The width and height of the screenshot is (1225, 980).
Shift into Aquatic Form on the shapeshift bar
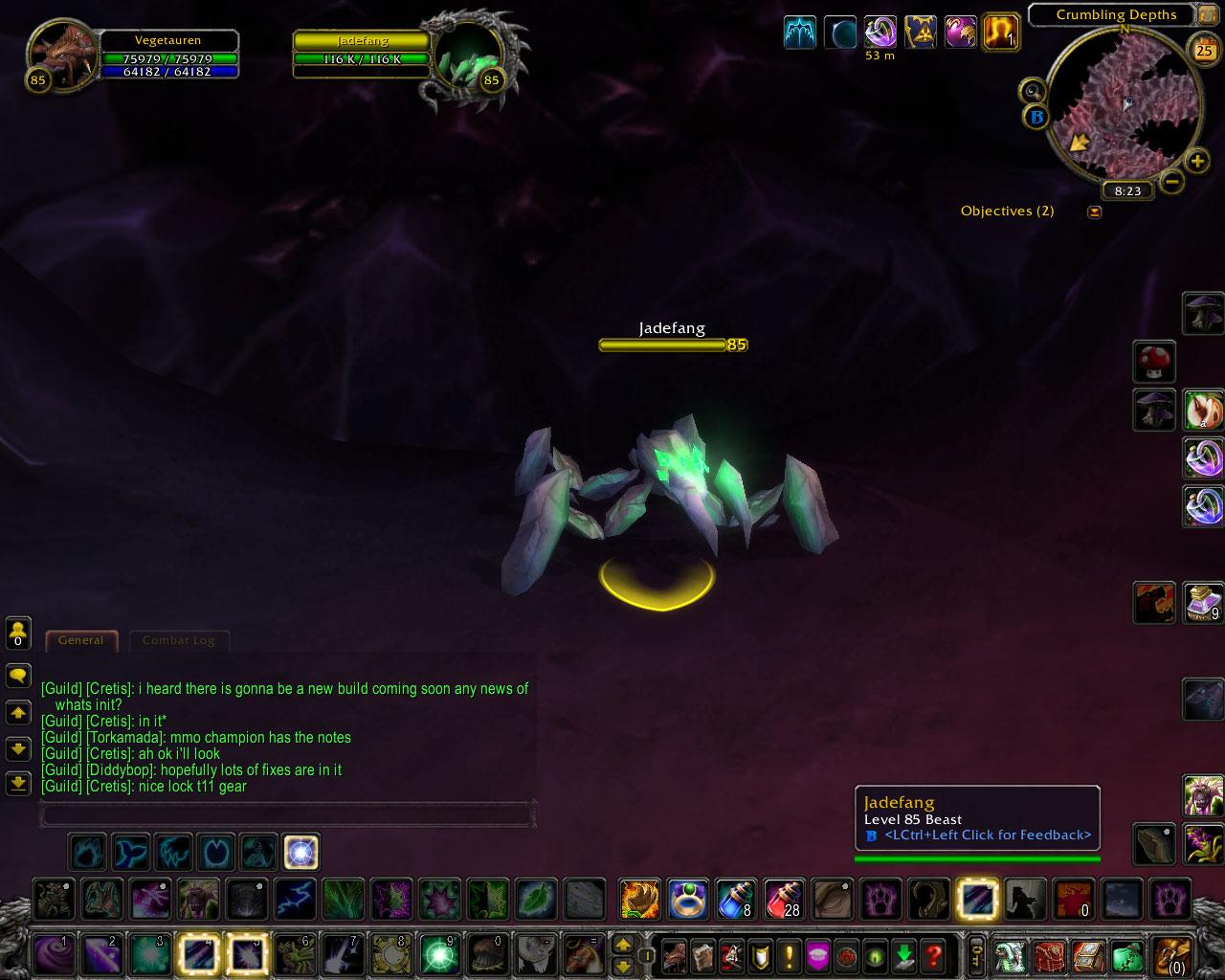[x=130, y=852]
